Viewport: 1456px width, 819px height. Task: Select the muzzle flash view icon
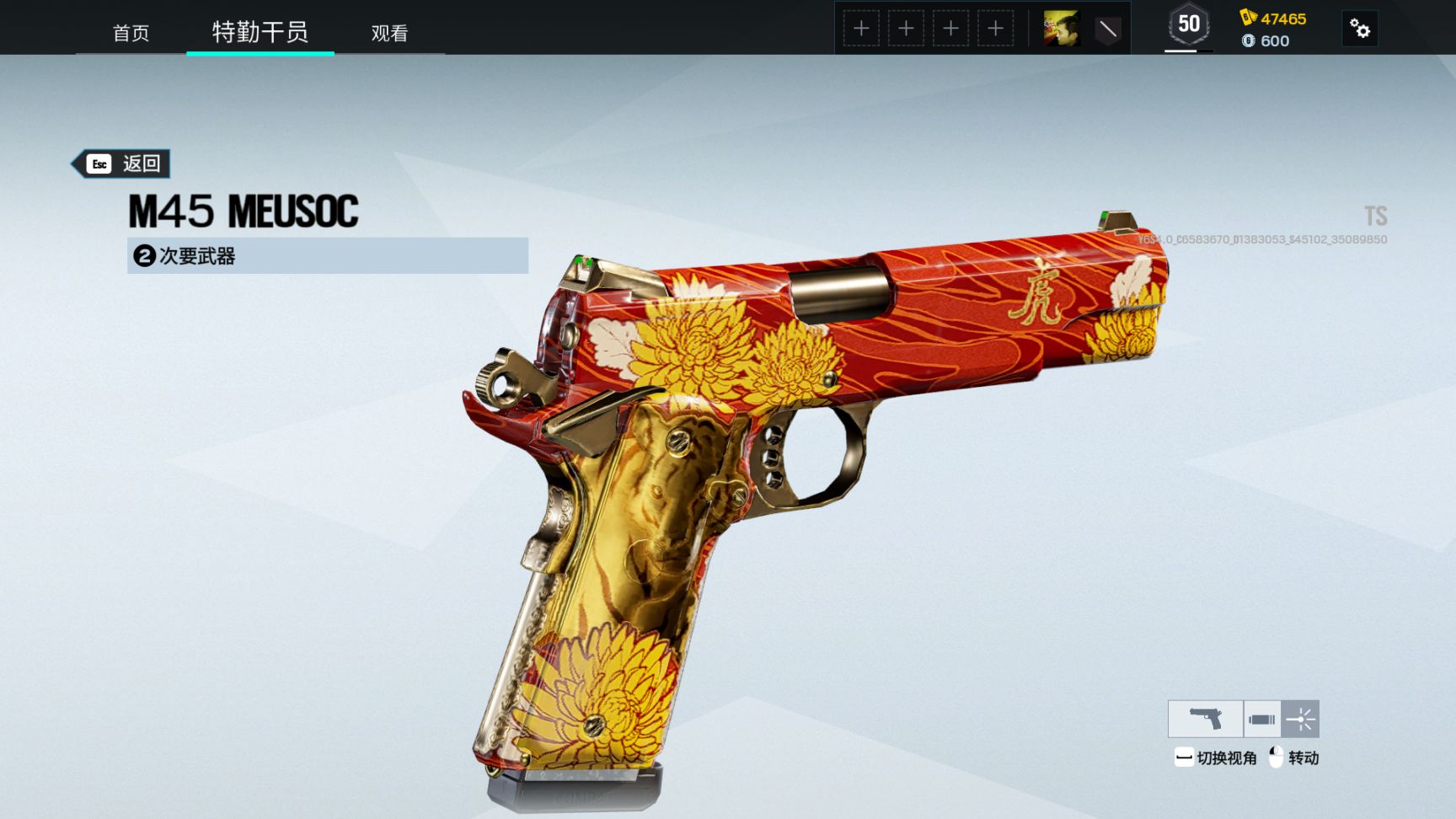(1300, 719)
